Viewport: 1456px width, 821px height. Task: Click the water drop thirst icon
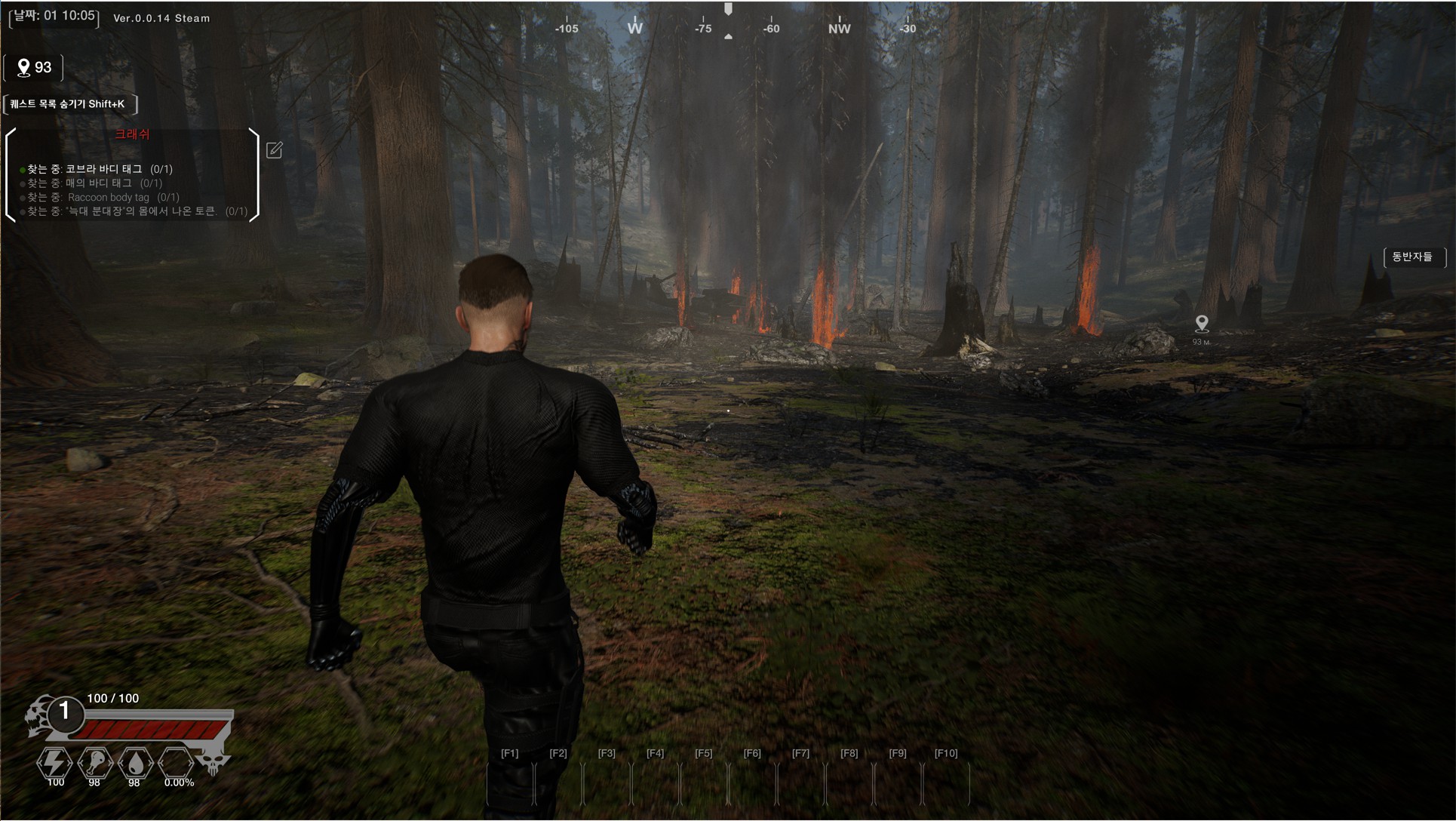click(x=136, y=763)
